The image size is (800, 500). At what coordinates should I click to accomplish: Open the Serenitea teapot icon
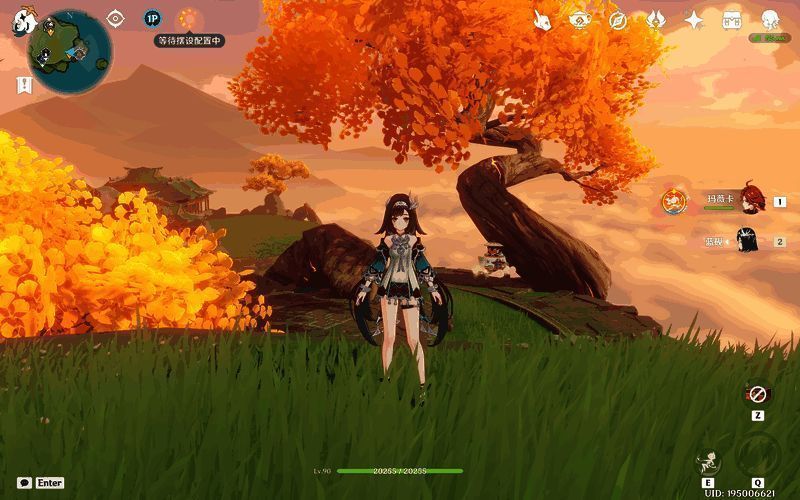point(580,20)
